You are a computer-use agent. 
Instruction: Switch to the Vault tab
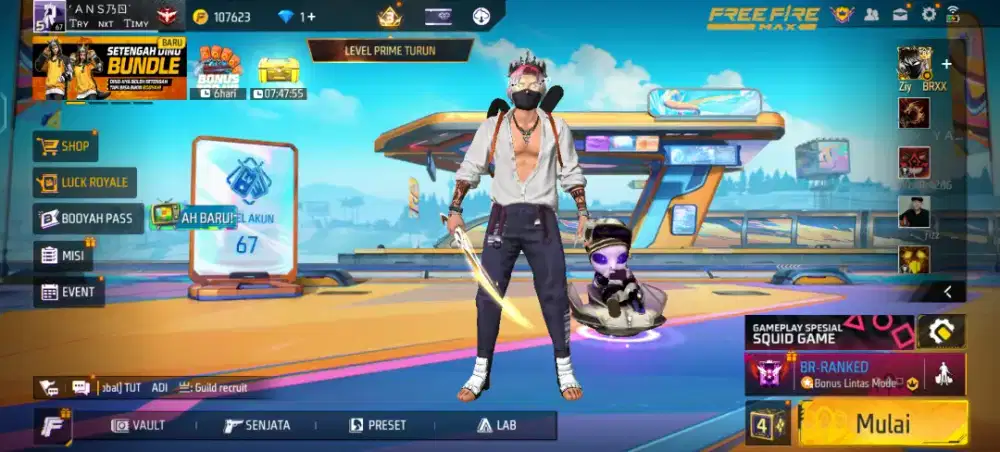point(139,425)
